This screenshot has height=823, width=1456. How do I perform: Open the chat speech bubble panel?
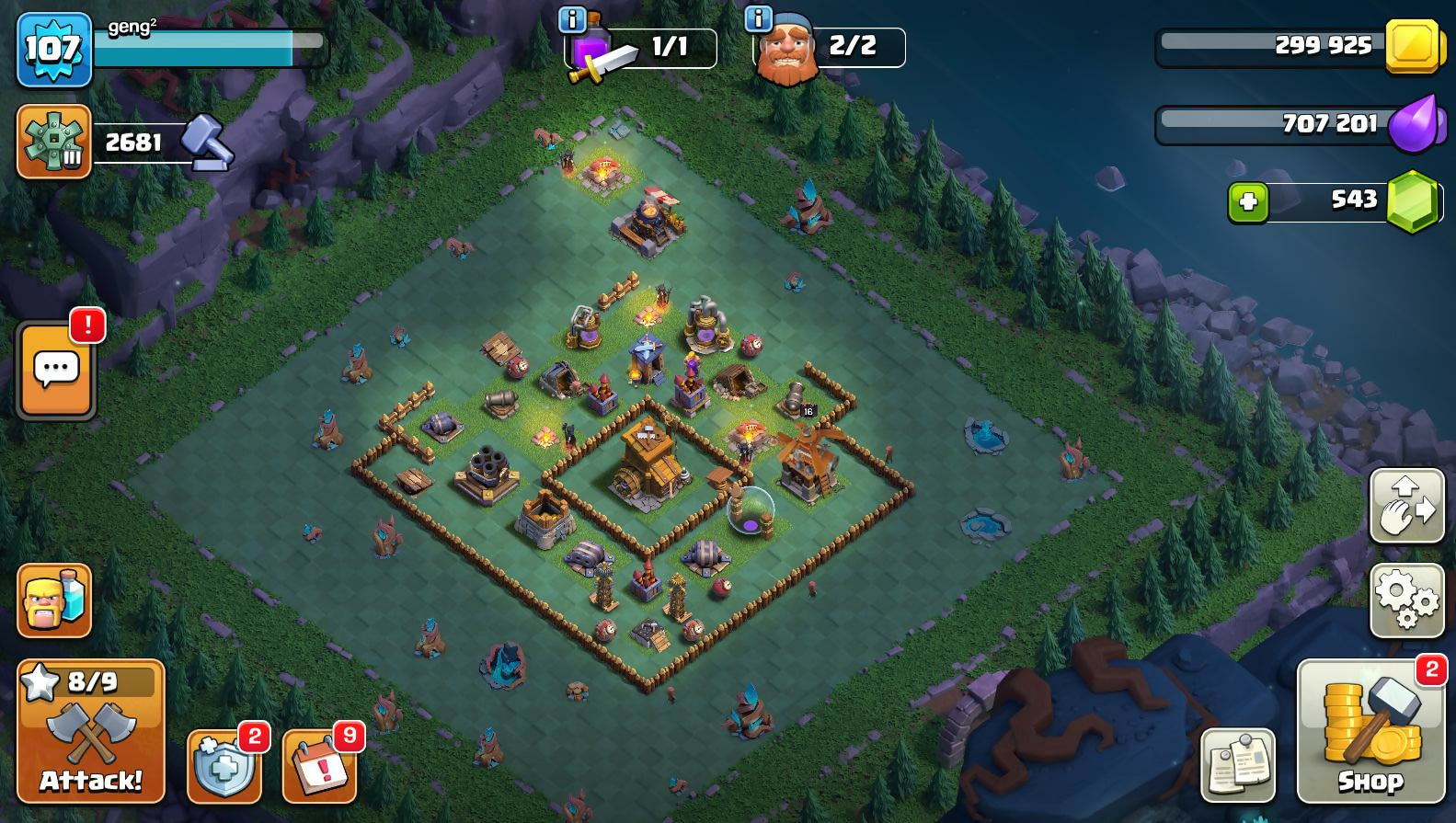click(56, 371)
